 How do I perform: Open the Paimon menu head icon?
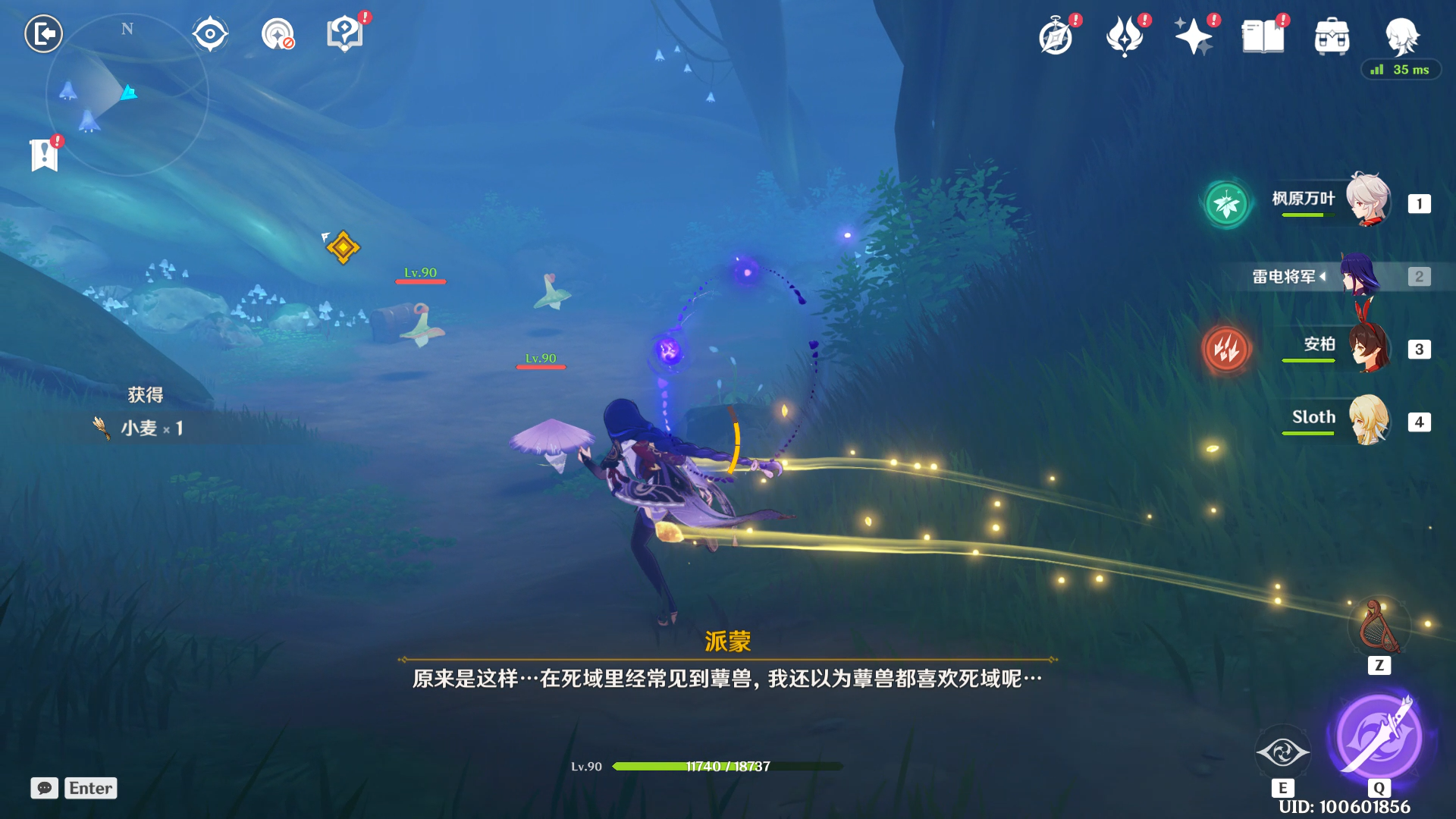coord(1401,35)
